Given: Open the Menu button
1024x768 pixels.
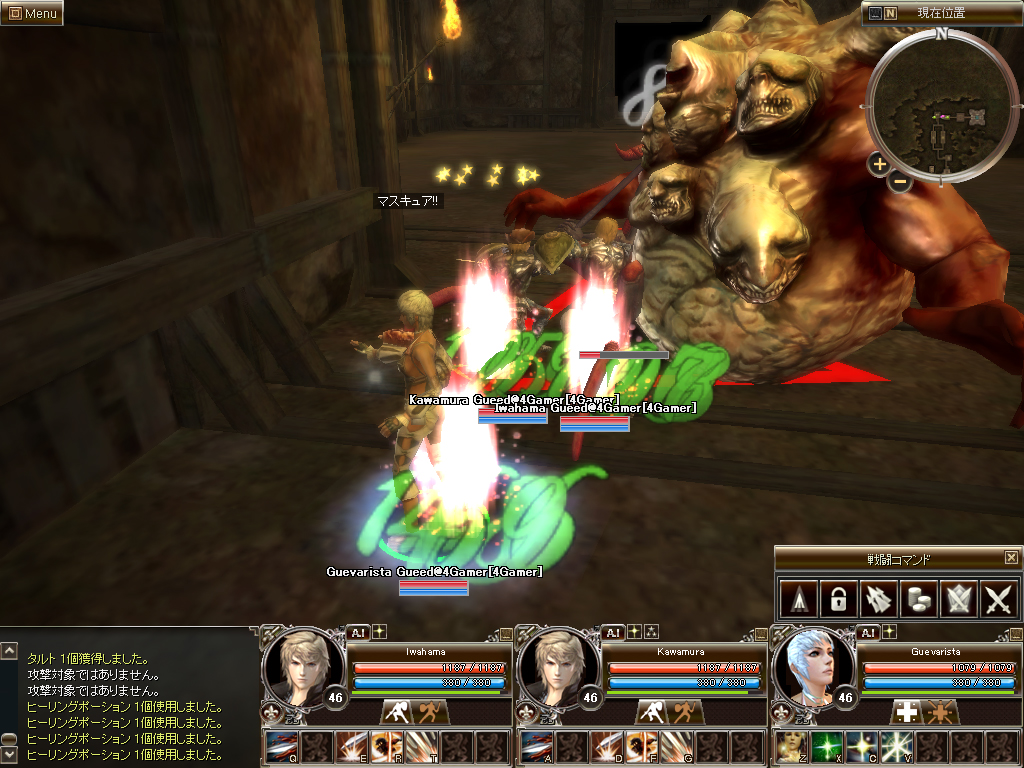Looking at the screenshot, I should pyautogui.click(x=32, y=13).
